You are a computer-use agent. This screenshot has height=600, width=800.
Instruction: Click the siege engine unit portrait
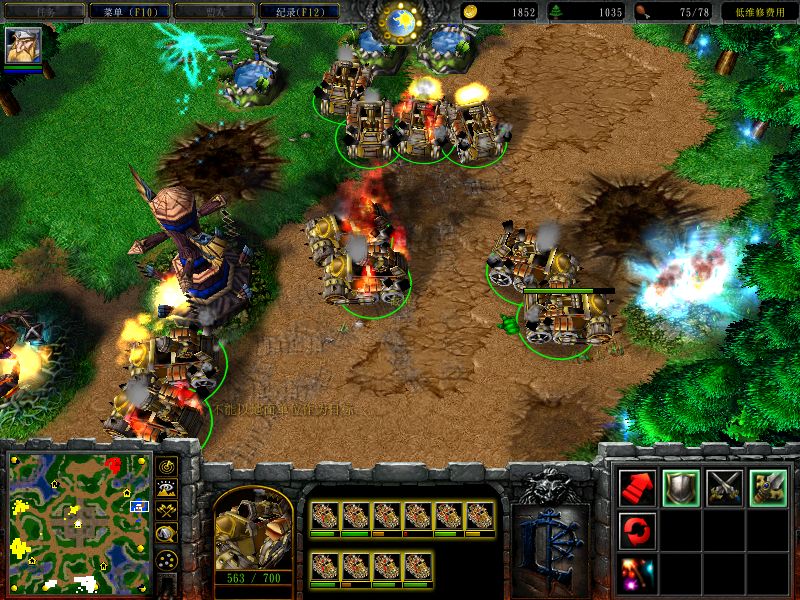(x=254, y=528)
